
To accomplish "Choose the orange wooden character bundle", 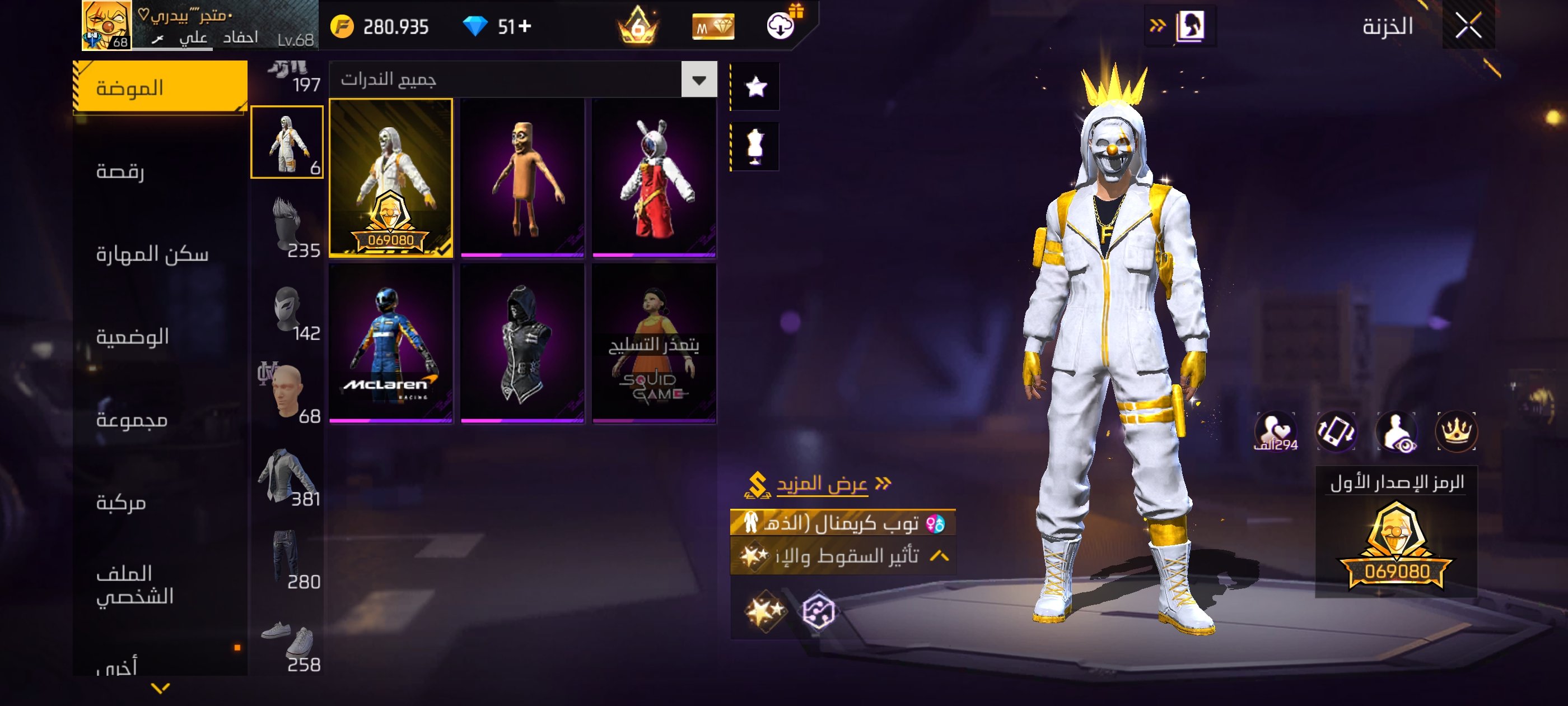I will click(x=522, y=177).
